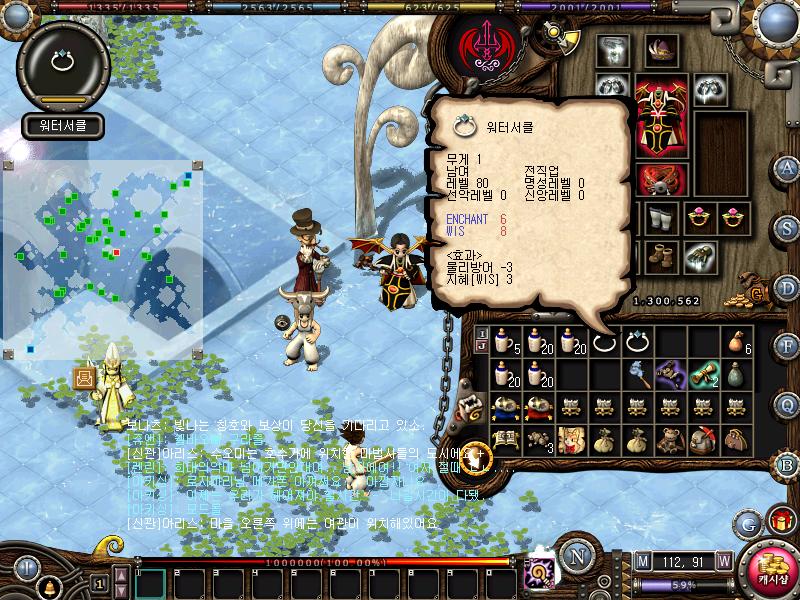The width and height of the screenshot is (800, 600).
Task: Click the W button beside the coordinates
Action: pos(723,560)
